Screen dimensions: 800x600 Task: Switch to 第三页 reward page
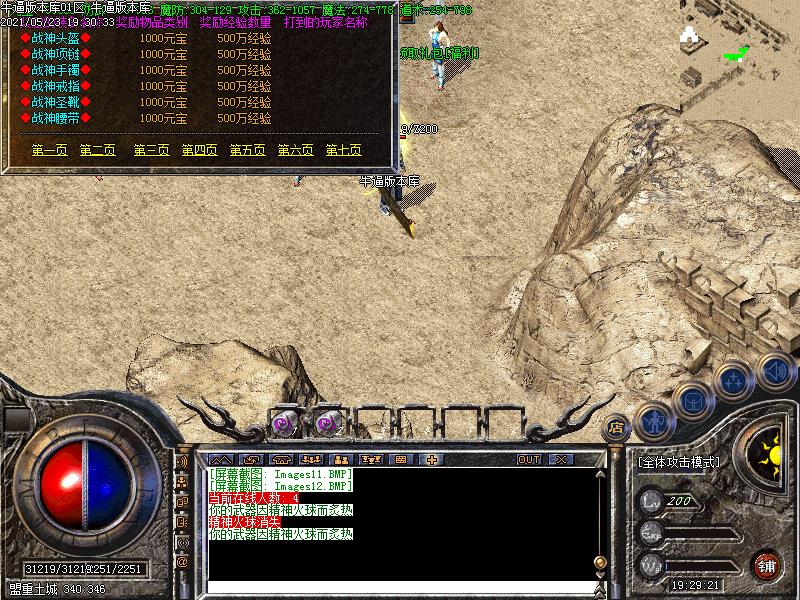click(151, 150)
